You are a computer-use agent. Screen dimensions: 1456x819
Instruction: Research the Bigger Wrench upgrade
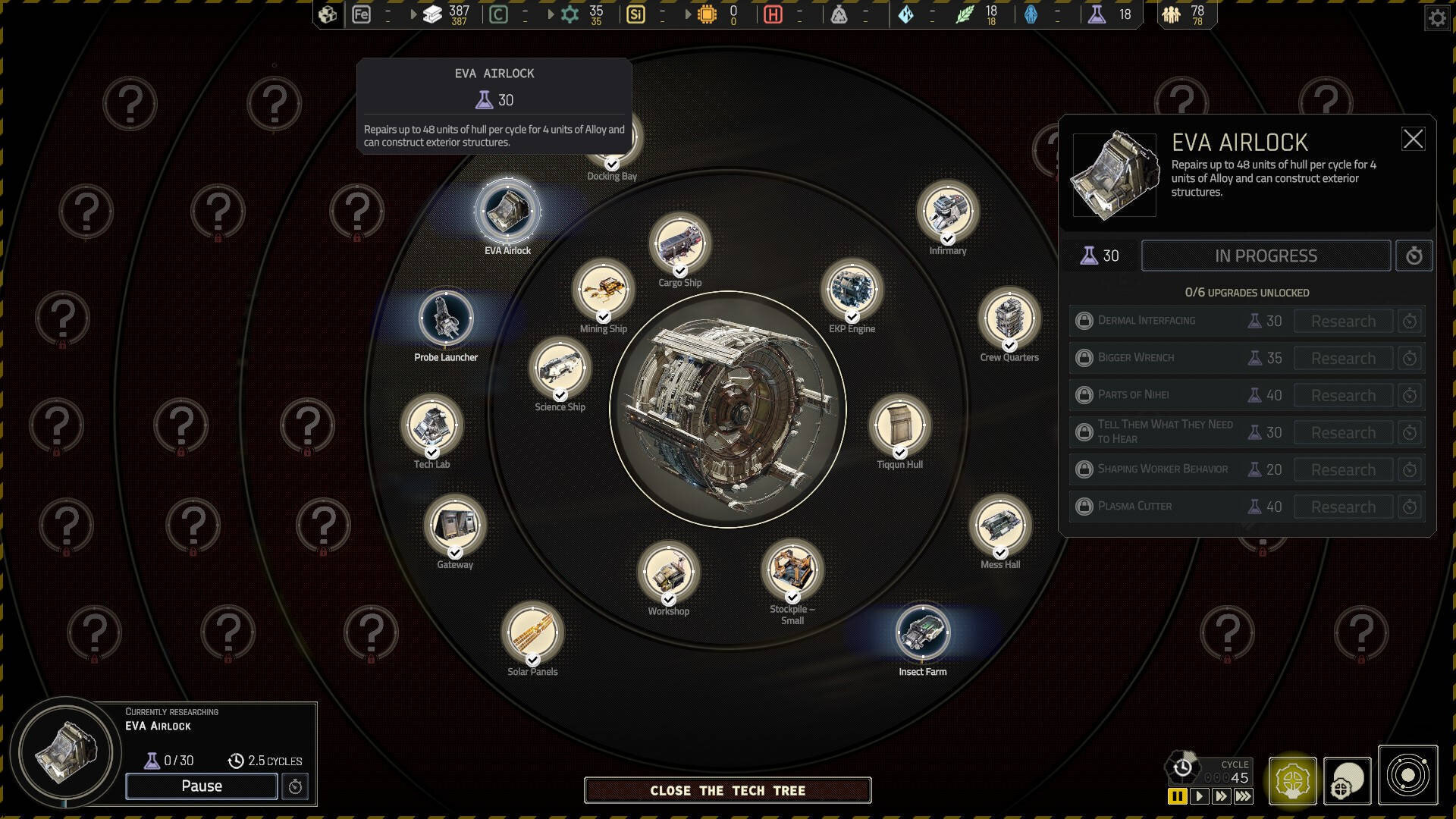click(x=1342, y=358)
